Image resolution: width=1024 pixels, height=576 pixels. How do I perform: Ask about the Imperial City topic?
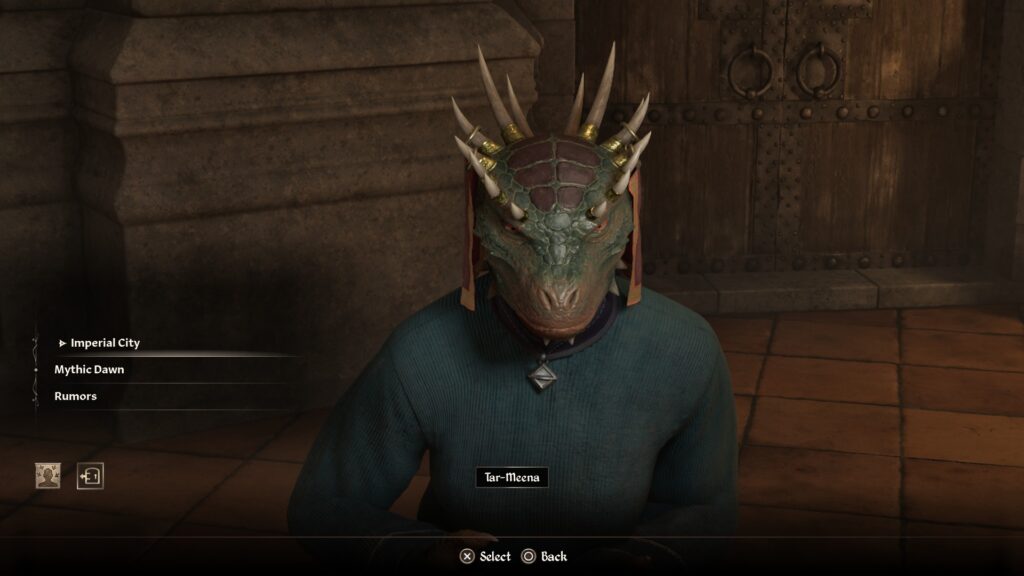click(x=105, y=343)
